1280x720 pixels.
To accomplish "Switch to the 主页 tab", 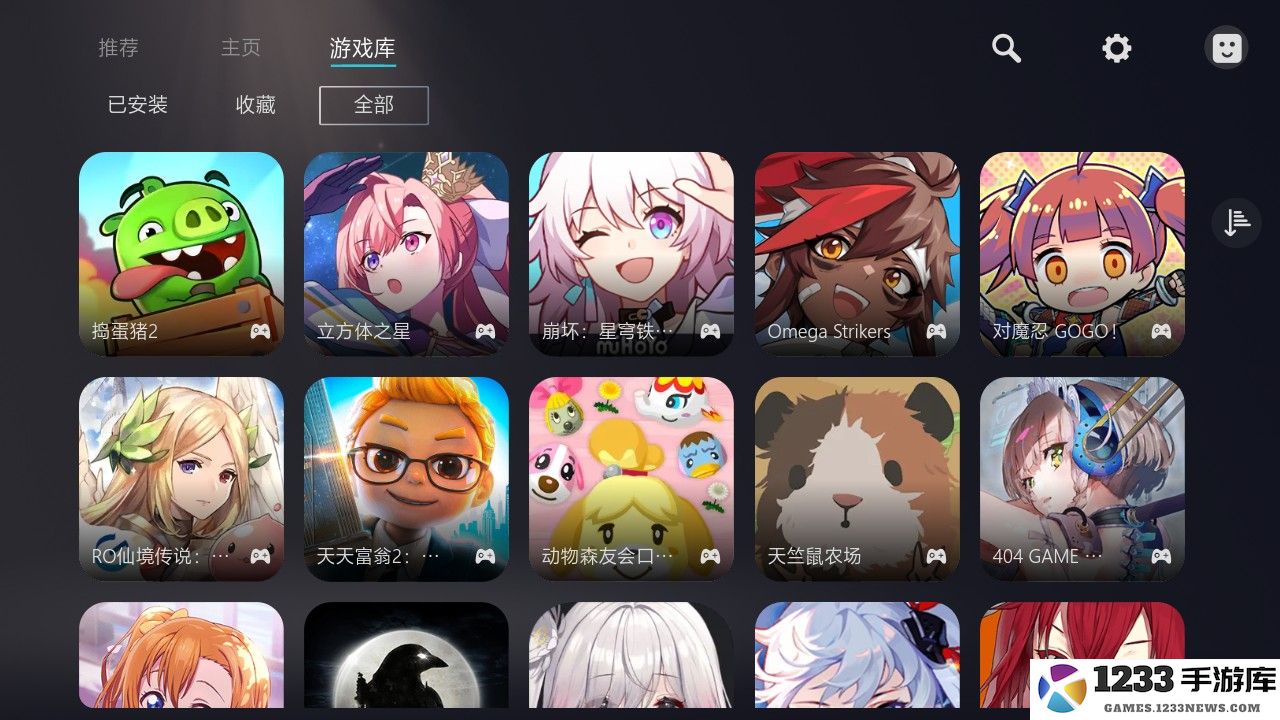I will pos(240,47).
